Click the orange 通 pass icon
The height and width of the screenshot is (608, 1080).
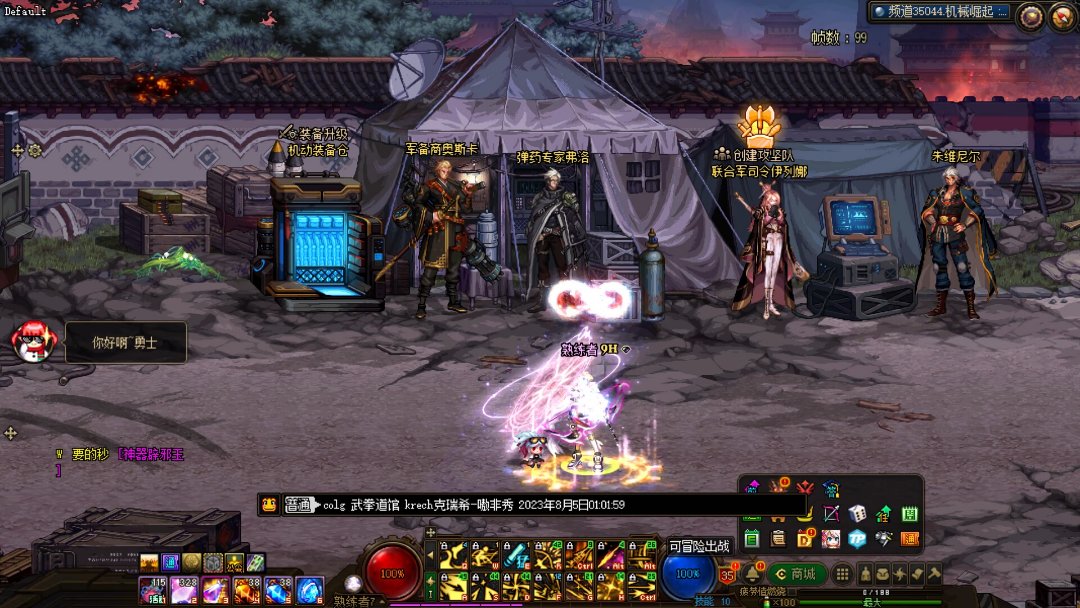point(909,539)
